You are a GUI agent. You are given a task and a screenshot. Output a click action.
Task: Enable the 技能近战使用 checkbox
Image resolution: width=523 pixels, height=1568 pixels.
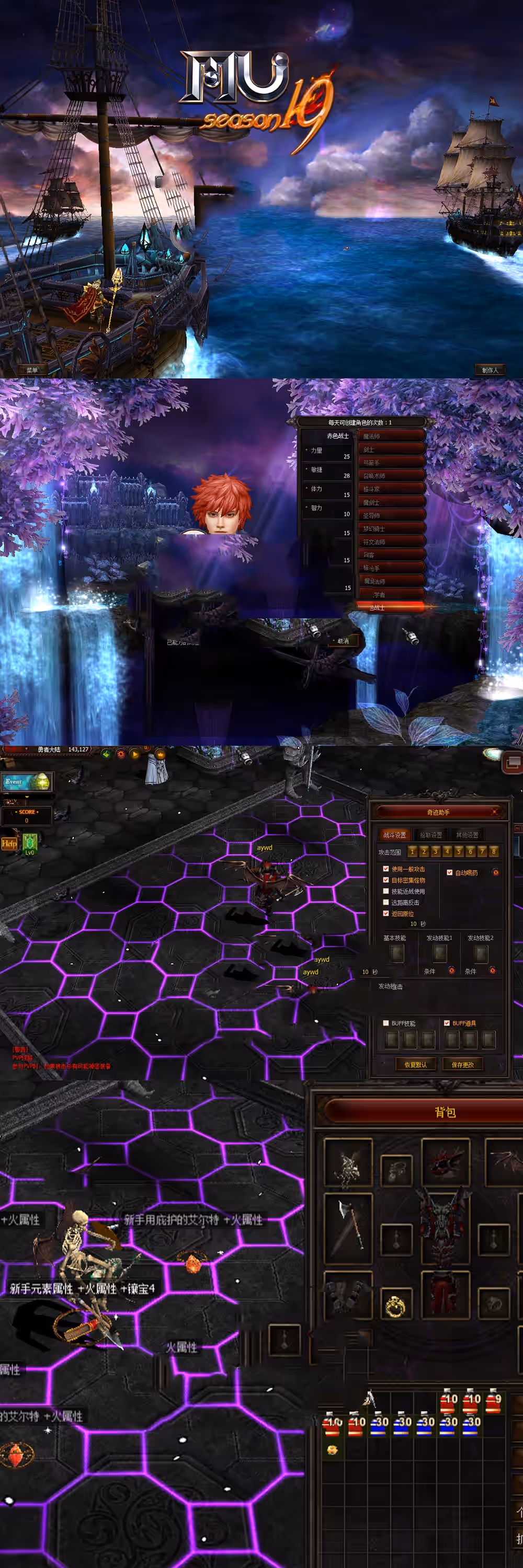pos(386,891)
